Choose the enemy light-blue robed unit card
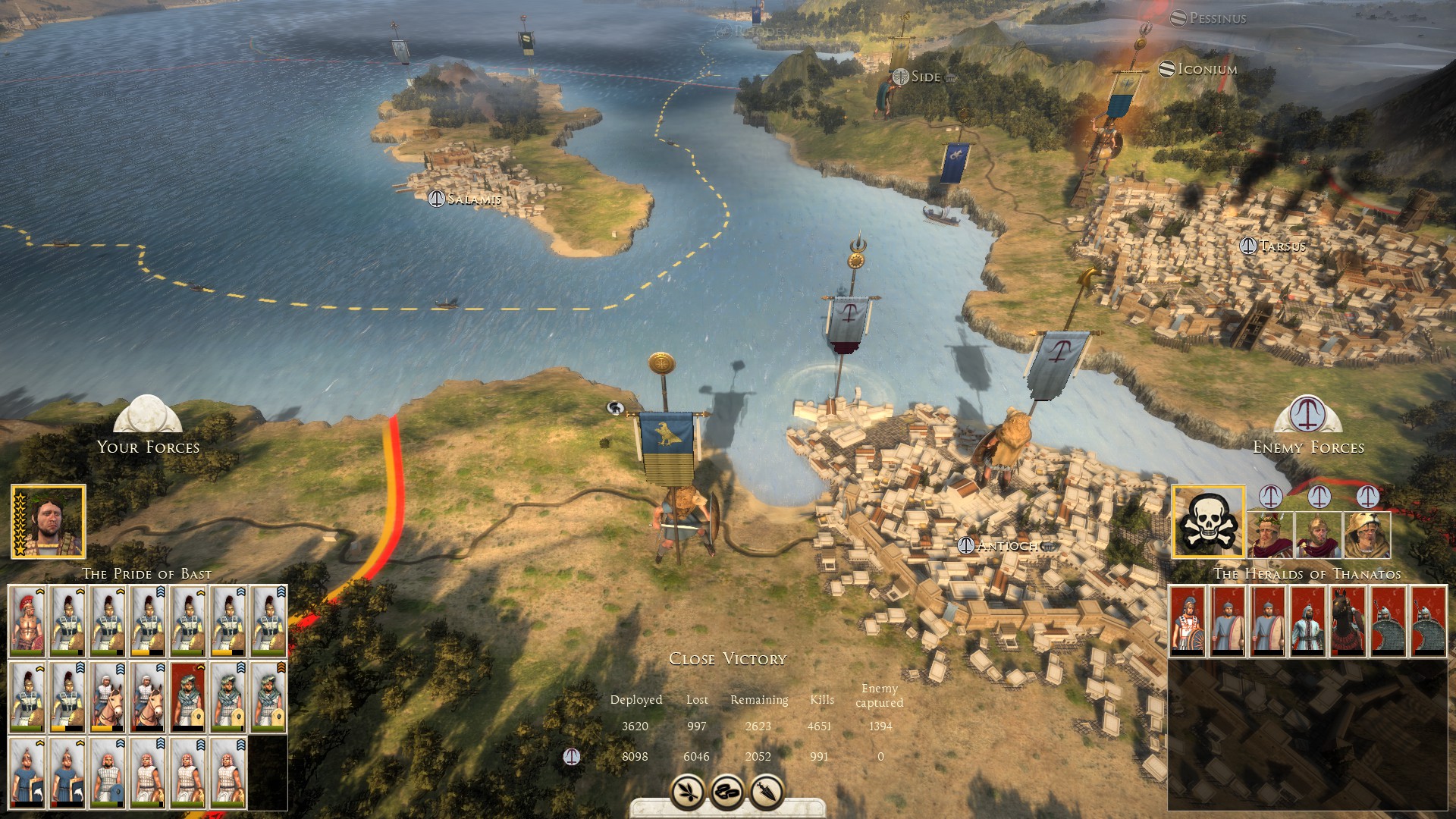The height and width of the screenshot is (819, 1456). (1307, 621)
